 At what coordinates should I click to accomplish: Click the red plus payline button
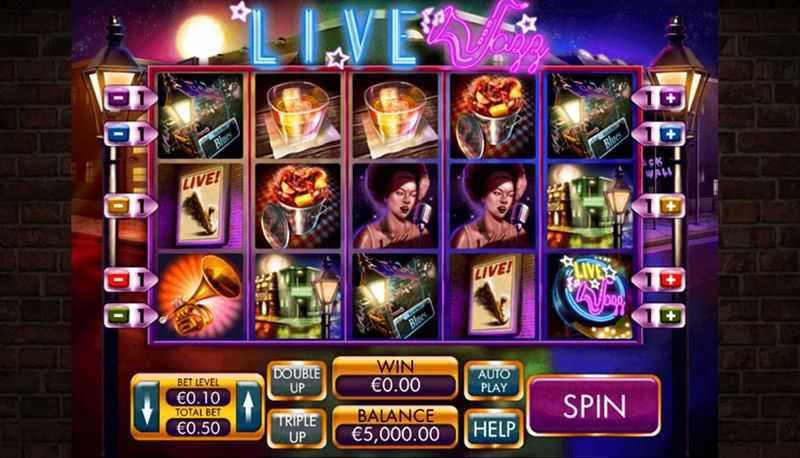click(x=667, y=279)
